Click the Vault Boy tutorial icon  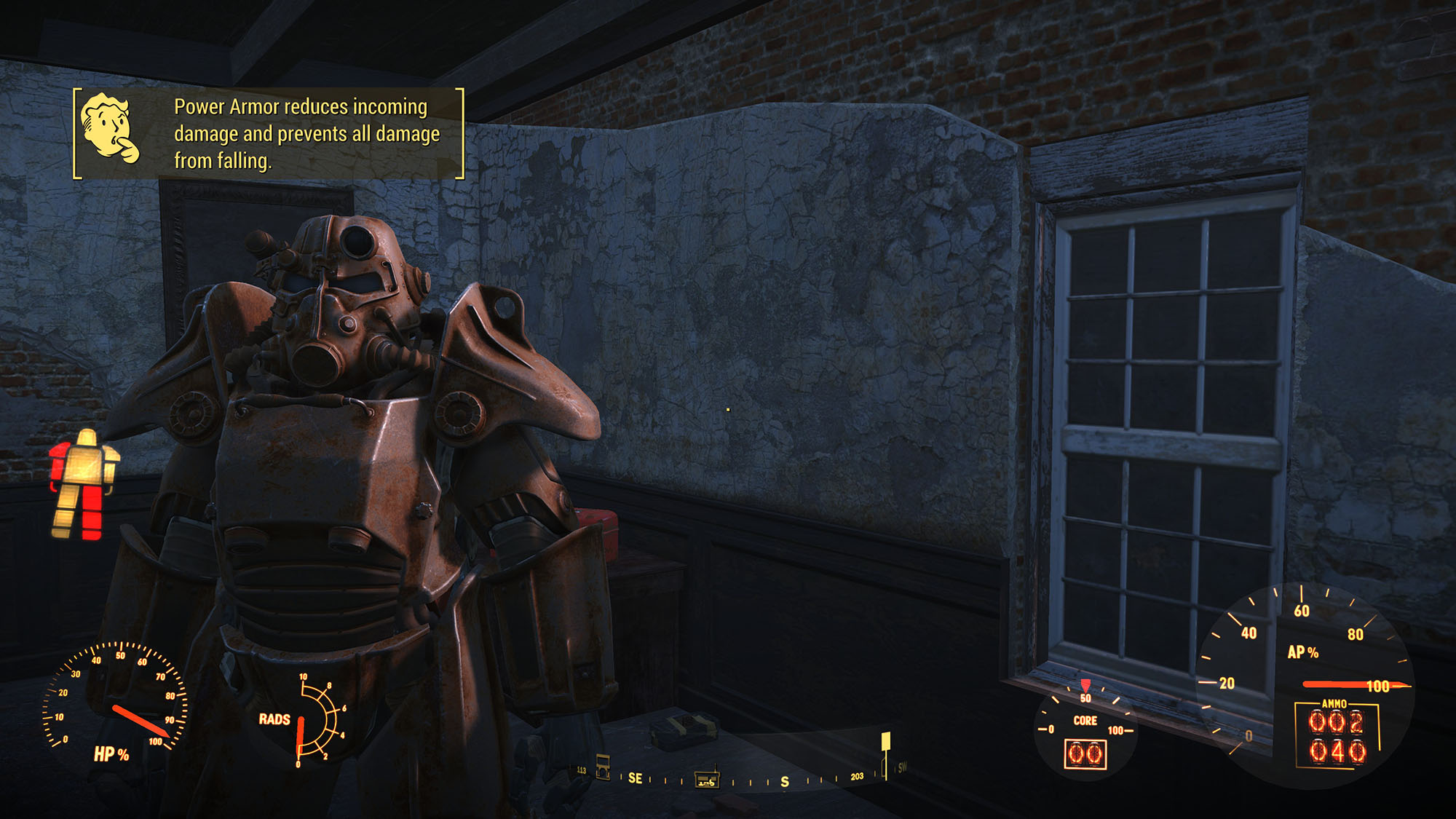click(x=109, y=127)
